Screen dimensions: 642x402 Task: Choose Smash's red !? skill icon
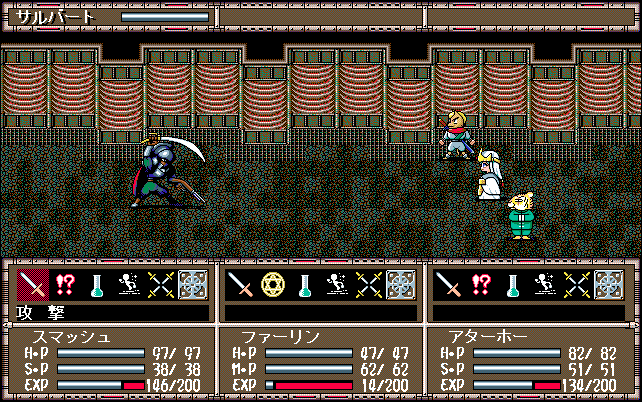(x=64, y=286)
